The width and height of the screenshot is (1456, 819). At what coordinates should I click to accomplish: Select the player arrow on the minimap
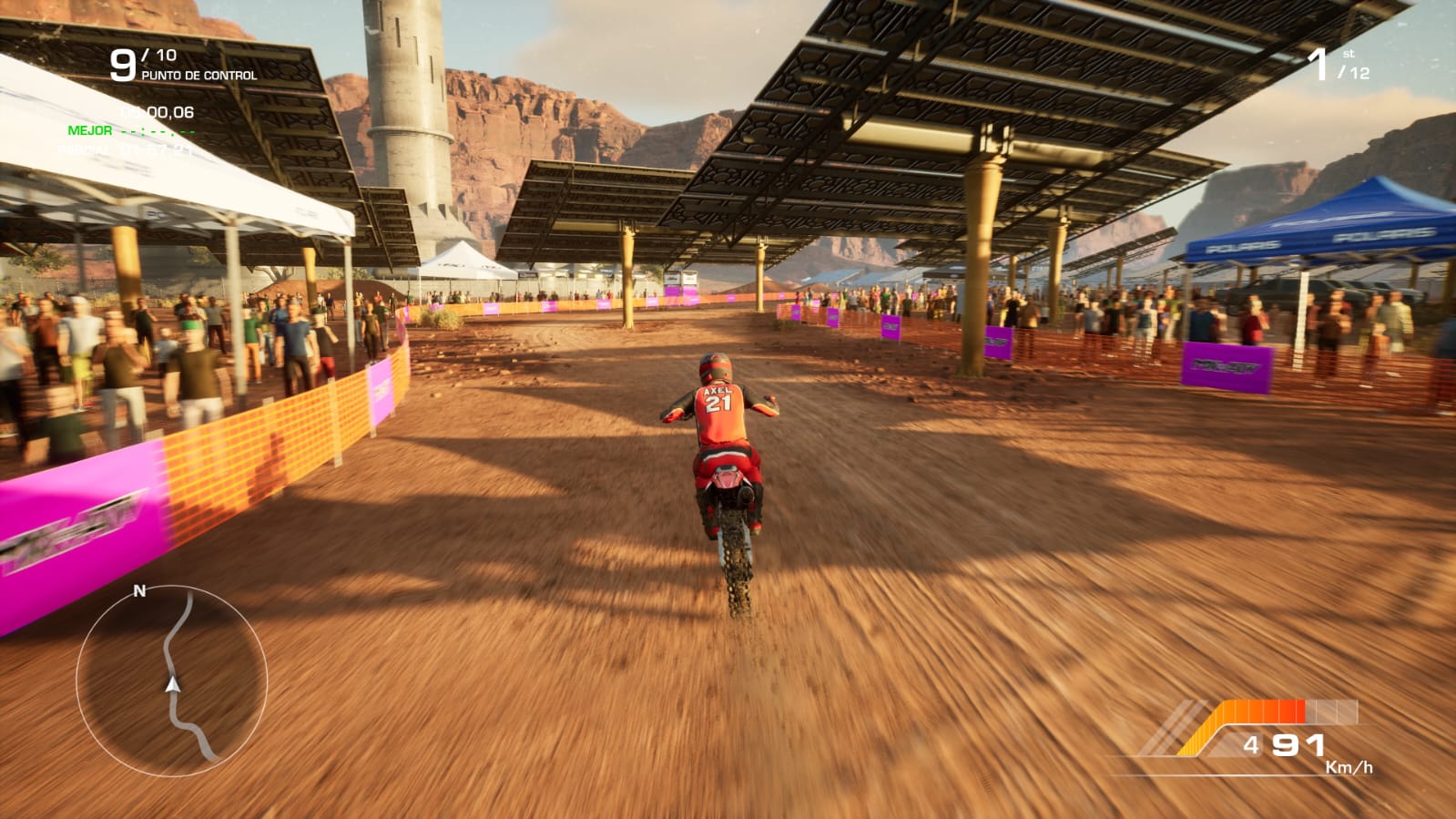point(172,683)
